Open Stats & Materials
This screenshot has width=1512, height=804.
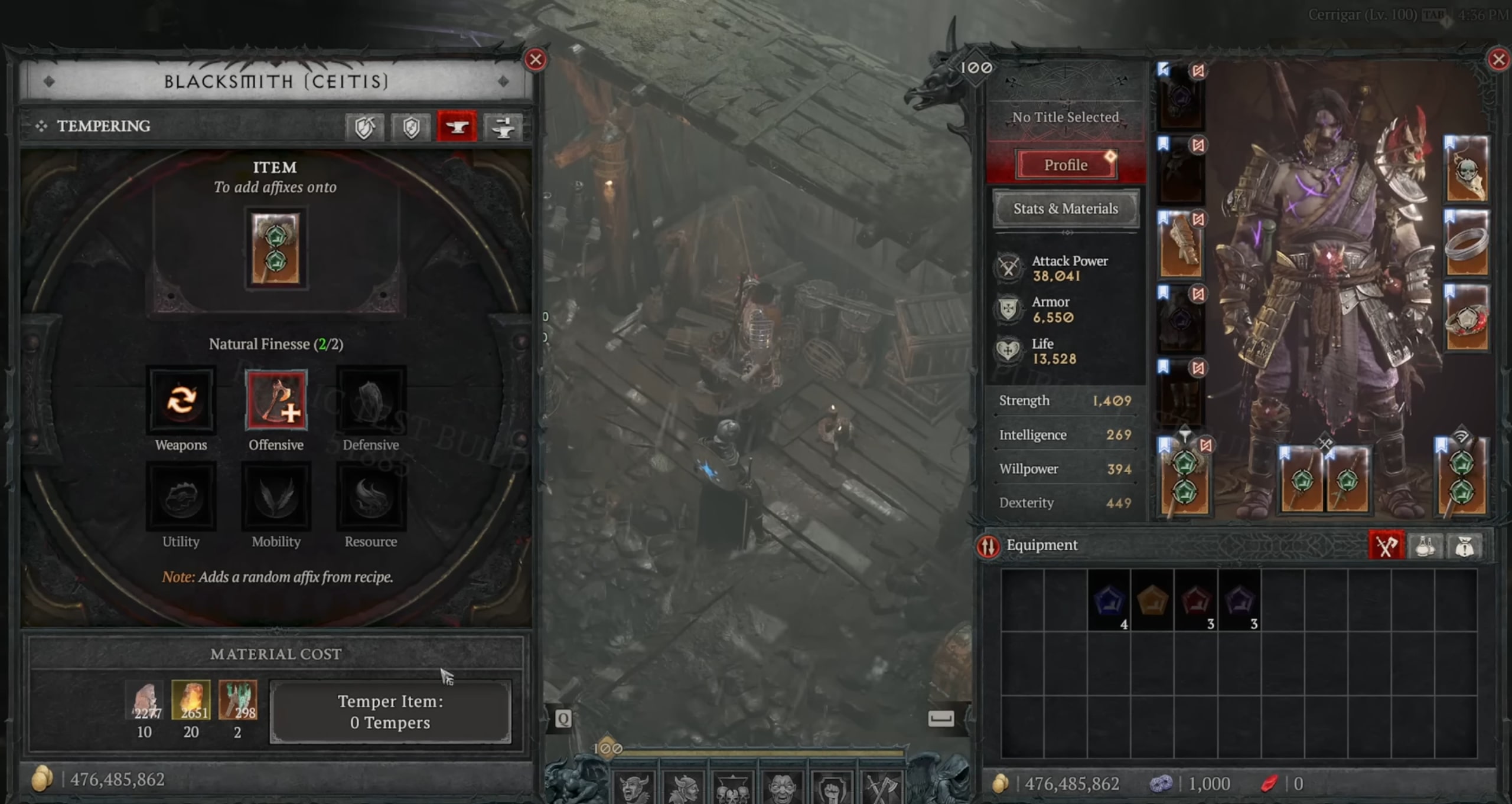point(1065,208)
